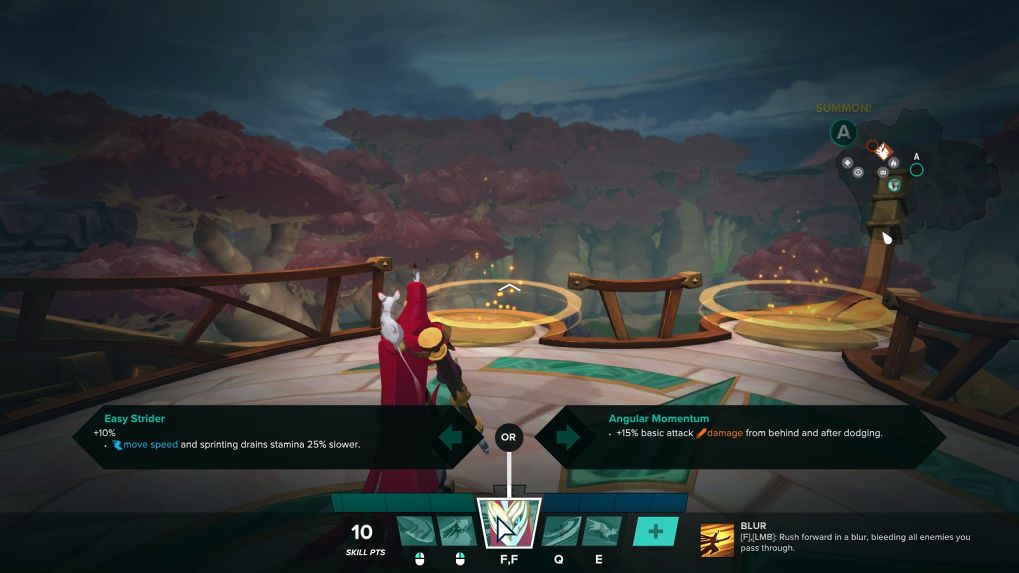The image size is (1019, 573).
Task: Click the orange flame marker on minimap
Action: coord(884,151)
